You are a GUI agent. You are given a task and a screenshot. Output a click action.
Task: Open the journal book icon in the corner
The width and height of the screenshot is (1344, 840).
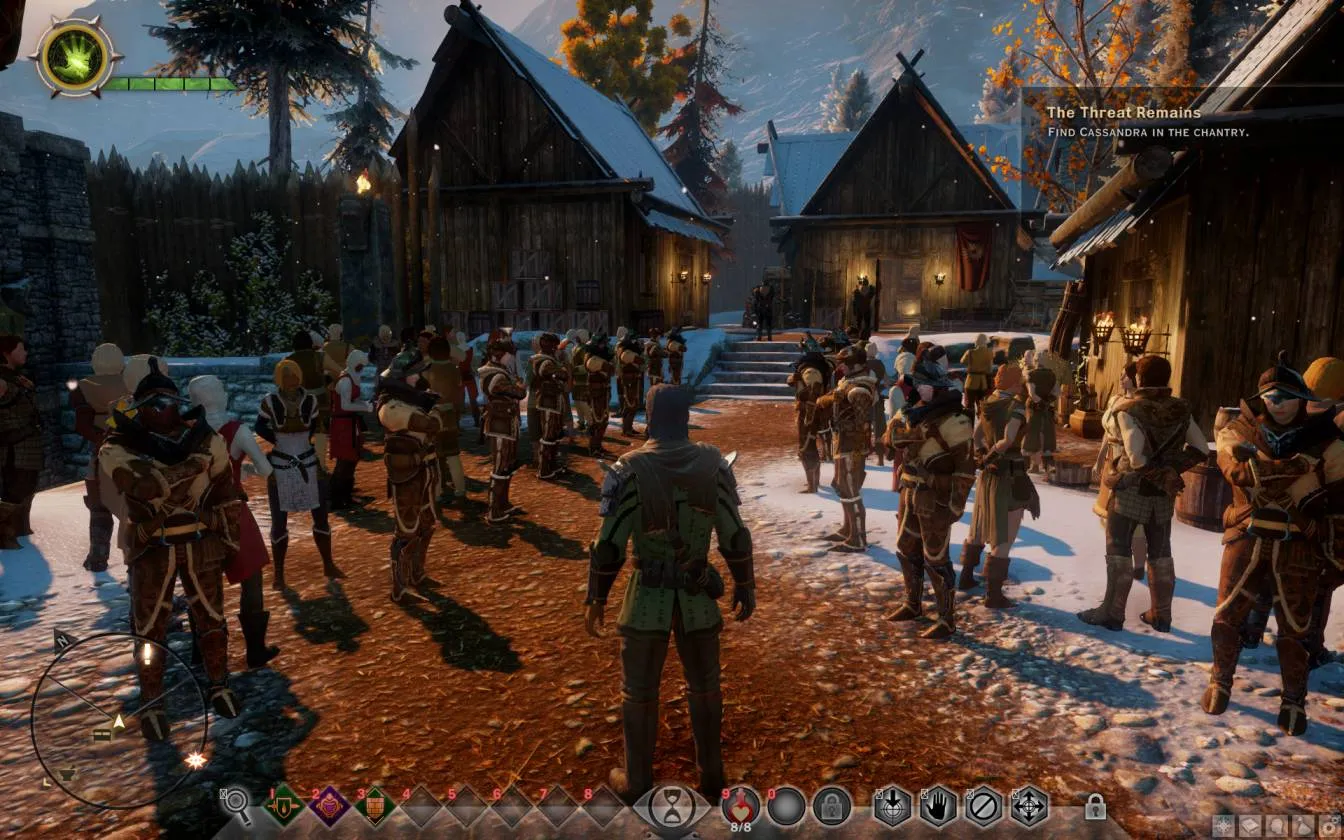(x=1249, y=826)
